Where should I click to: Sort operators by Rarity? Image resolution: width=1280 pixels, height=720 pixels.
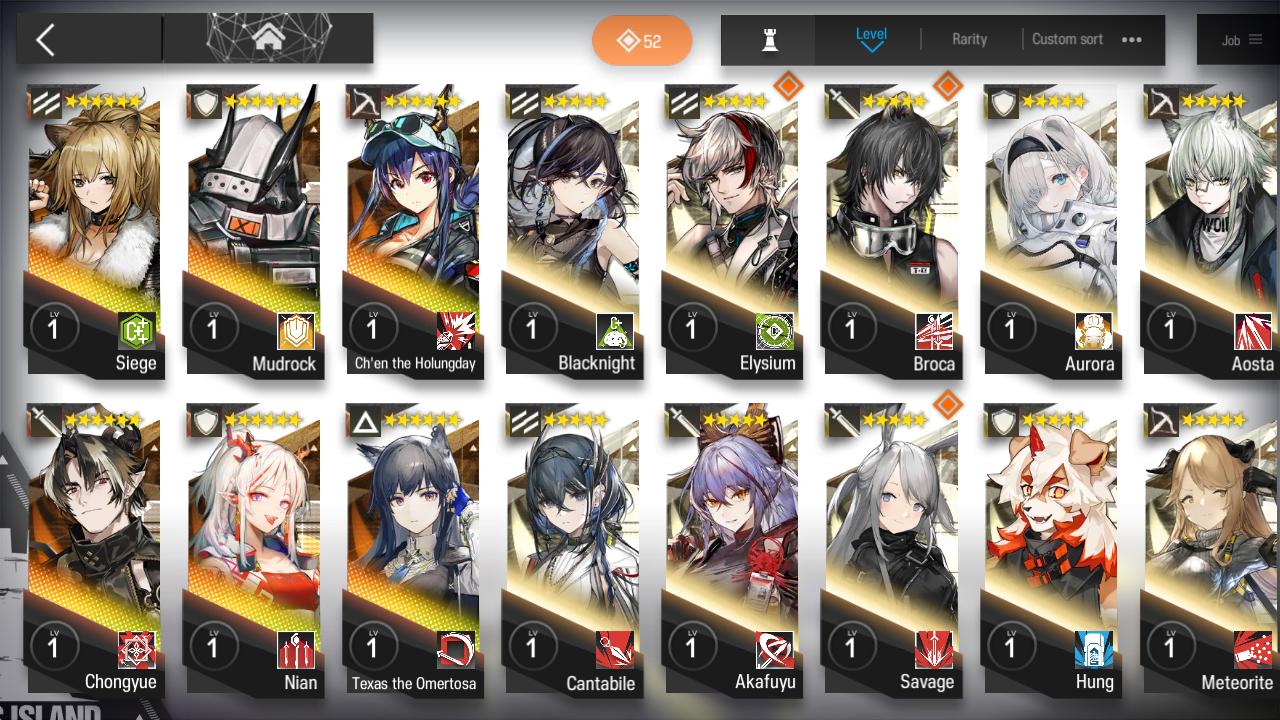[x=969, y=40]
